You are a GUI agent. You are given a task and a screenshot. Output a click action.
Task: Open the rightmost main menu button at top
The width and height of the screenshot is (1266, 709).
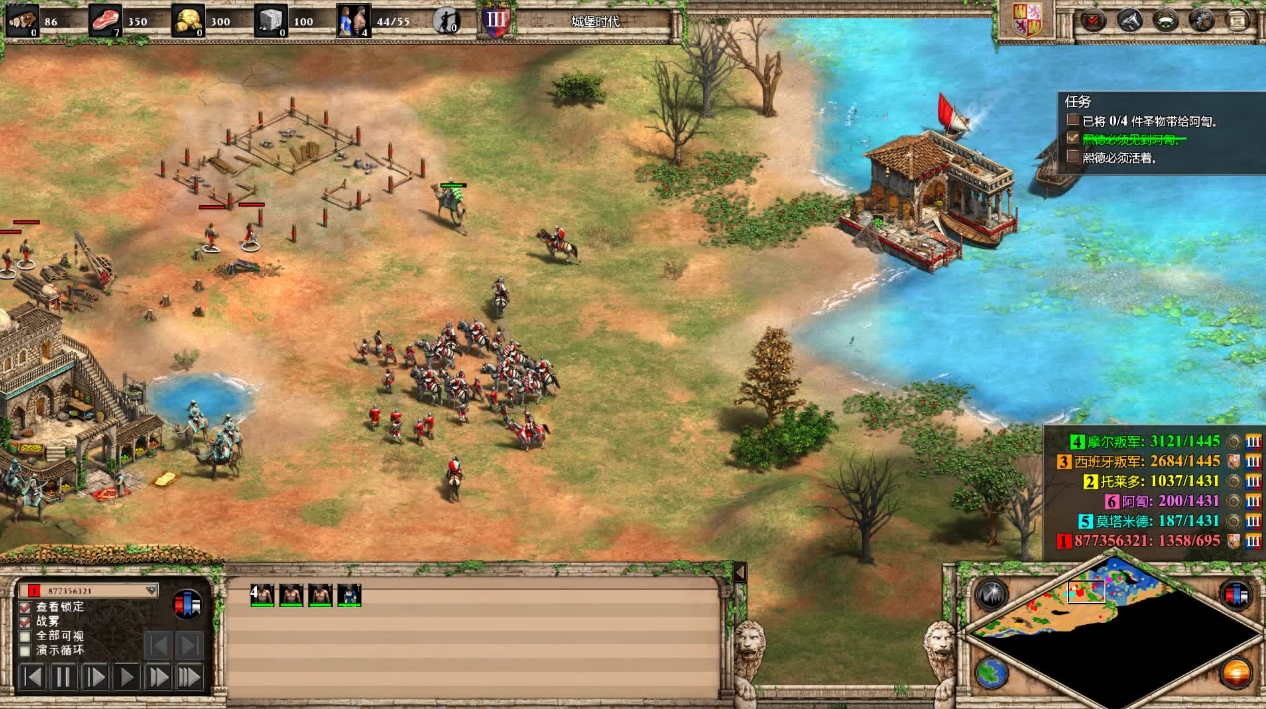[x=1238, y=20]
